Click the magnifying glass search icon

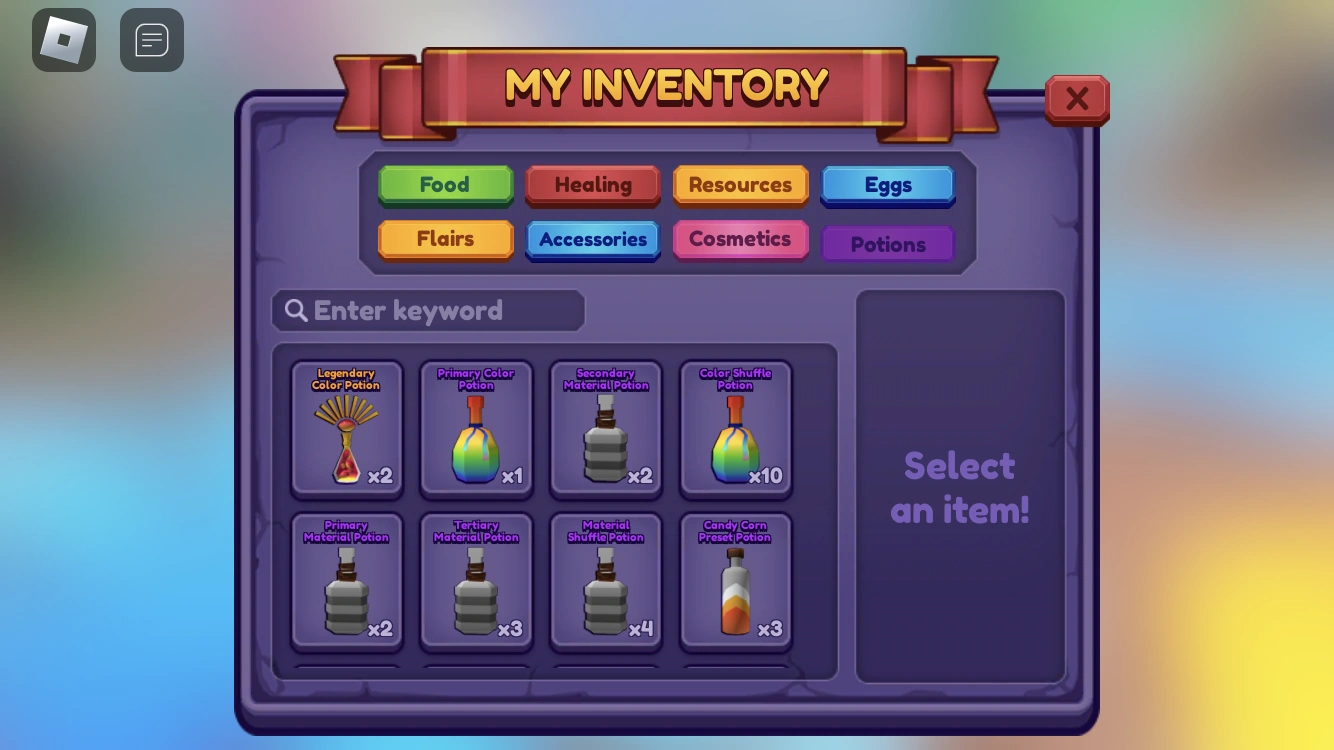click(x=296, y=310)
